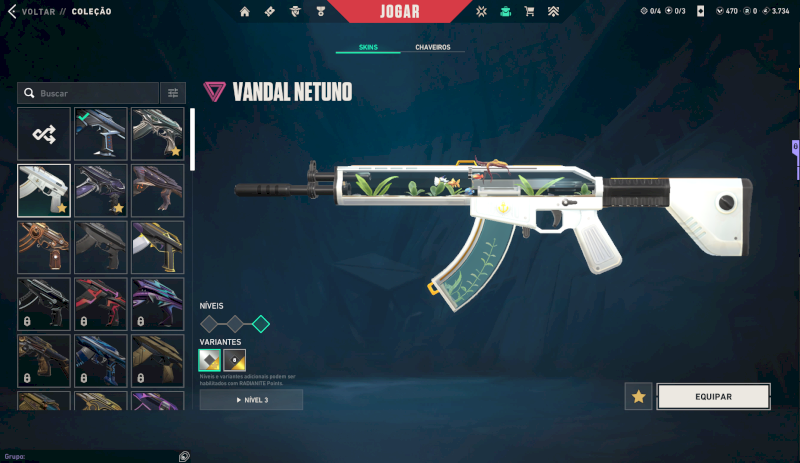The height and width of the screenshot is (463, 800).
Task: Pick the copper wooden-grip Vandal skin
Action: pos(44,247)
